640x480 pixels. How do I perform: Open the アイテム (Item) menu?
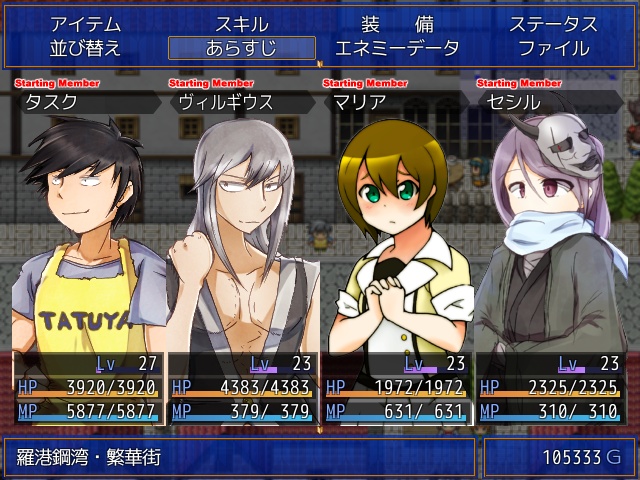[x=85, y=25]
